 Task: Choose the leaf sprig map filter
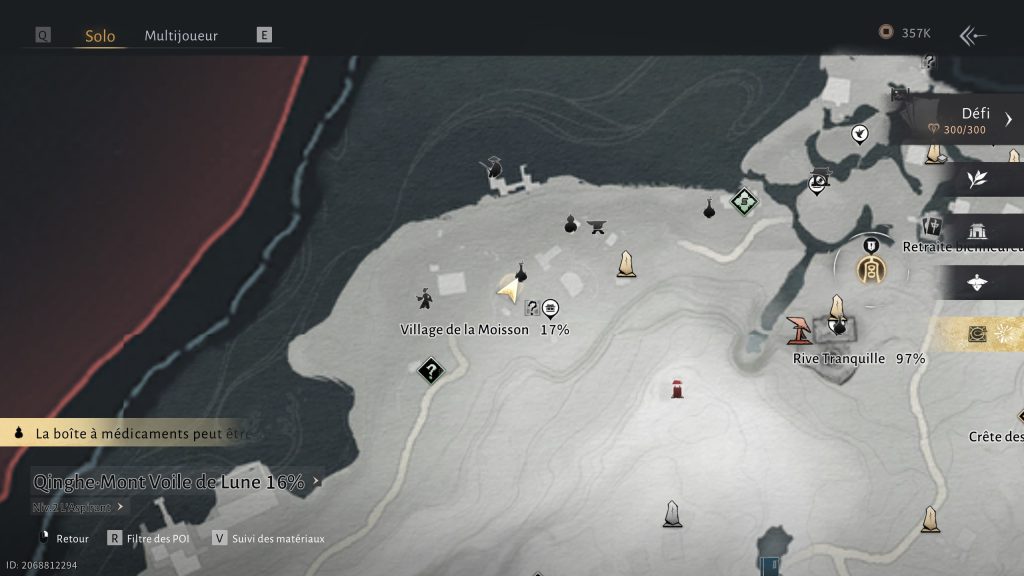[x=977, y=179]
